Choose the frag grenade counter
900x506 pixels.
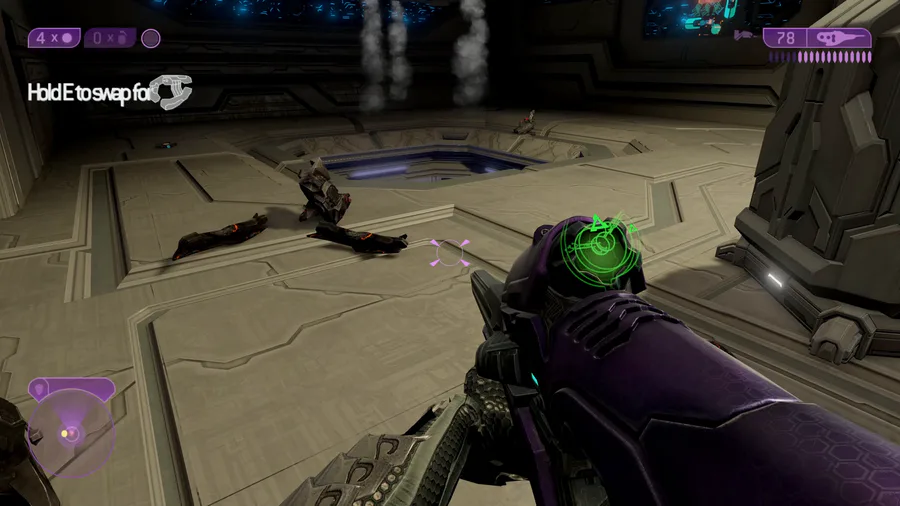click(x=110, y=38)
